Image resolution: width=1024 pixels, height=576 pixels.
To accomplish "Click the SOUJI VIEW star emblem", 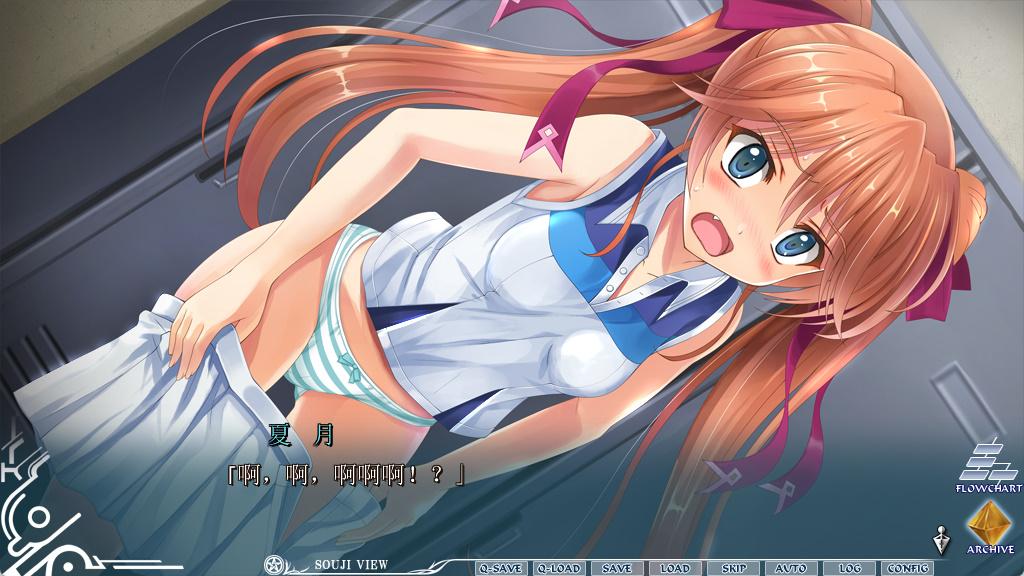I will pyautogui.click(x=273, y=565).
